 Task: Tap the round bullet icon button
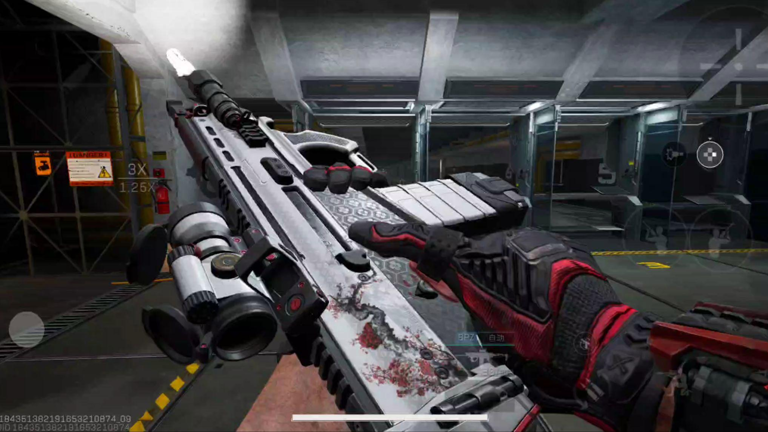click(674, 153)
